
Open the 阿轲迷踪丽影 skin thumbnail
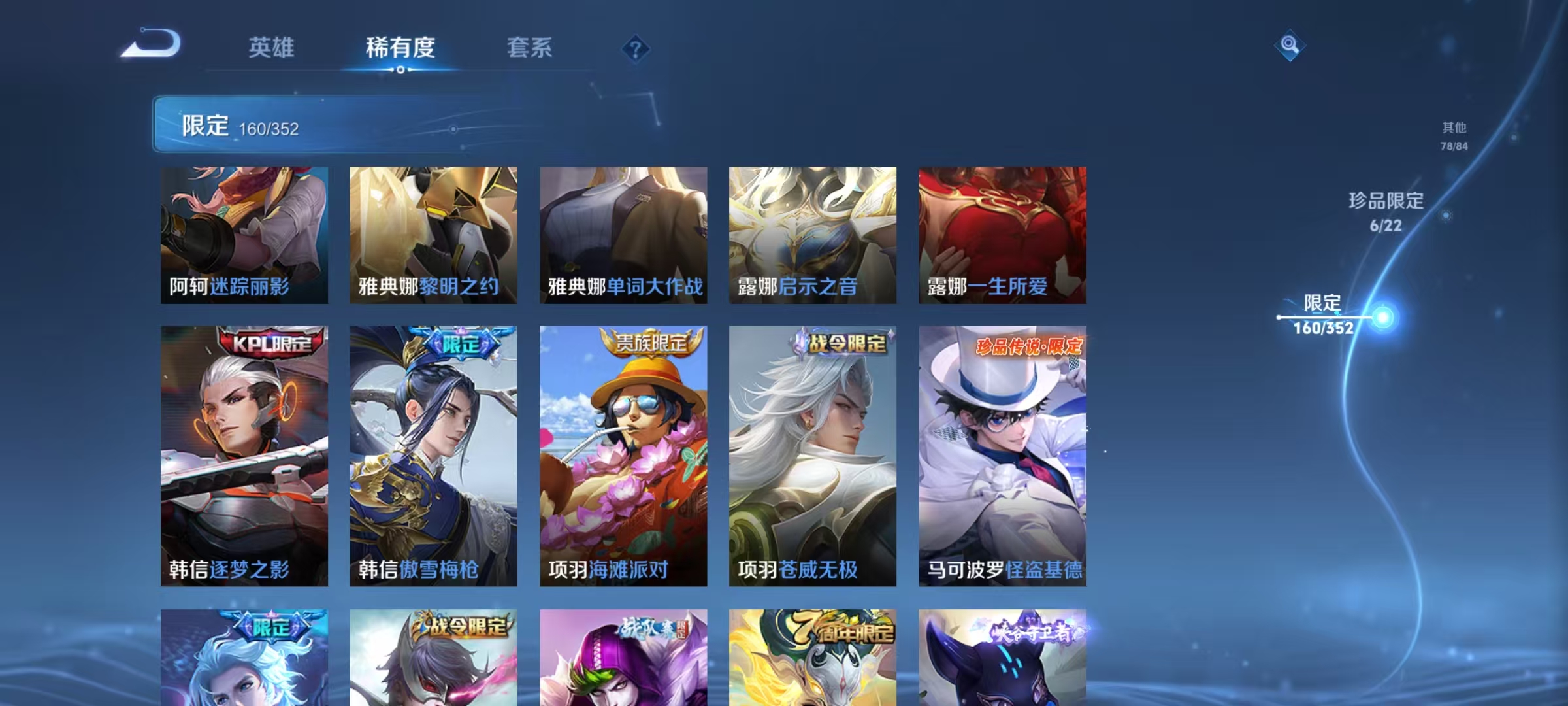pyautogui.click(x=244, y=235)
